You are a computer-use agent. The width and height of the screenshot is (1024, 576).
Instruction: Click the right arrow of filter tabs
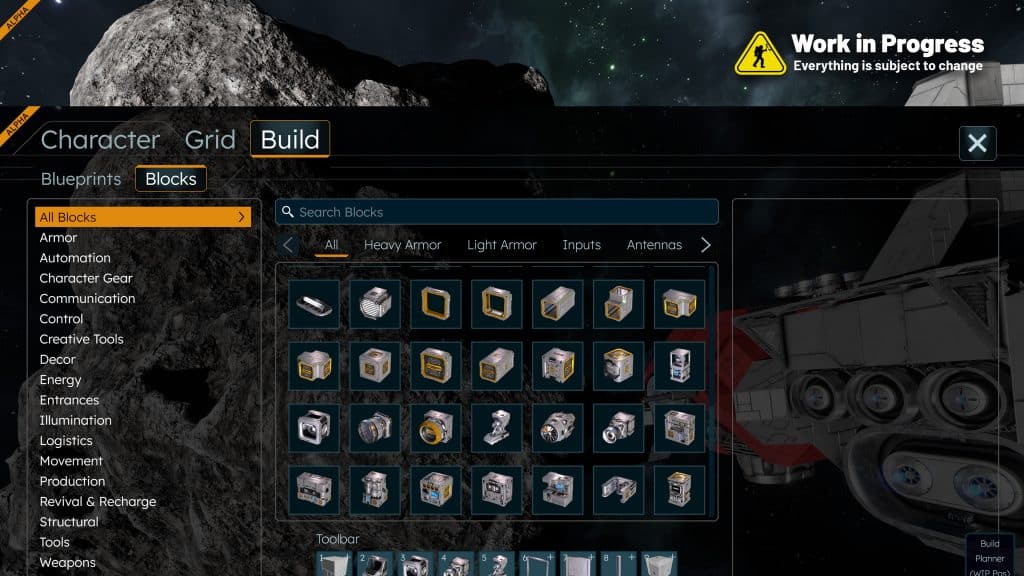point(706,245)
